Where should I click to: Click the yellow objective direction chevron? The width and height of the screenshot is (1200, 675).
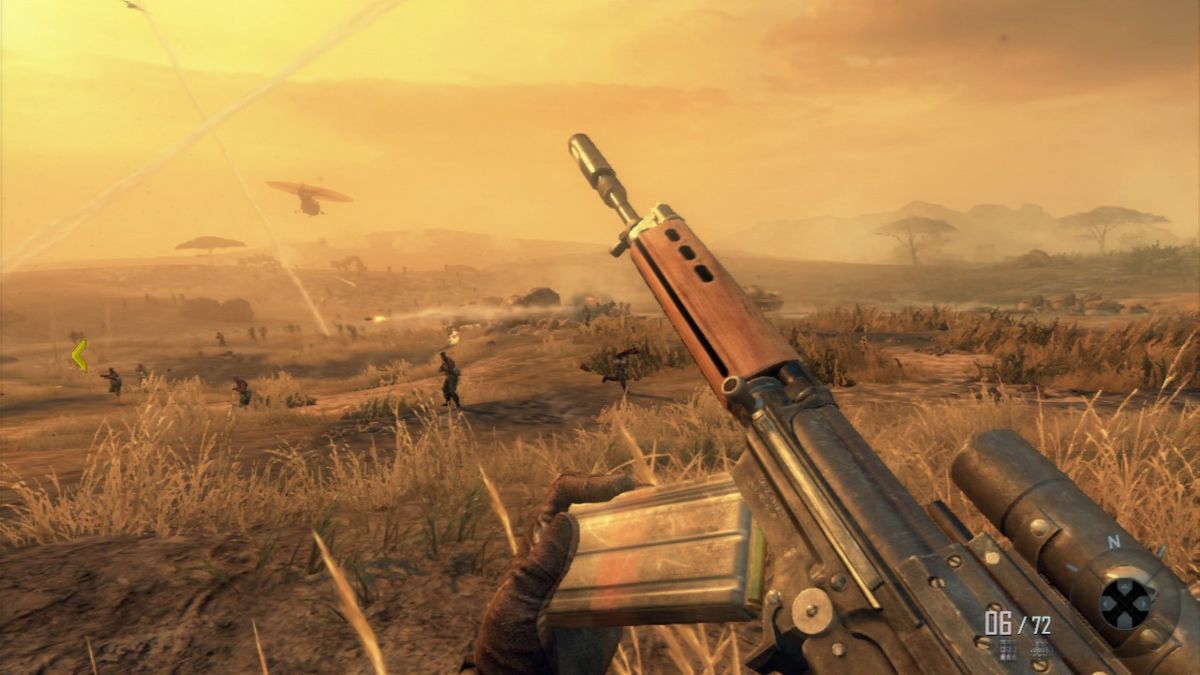pyautogui.click(x=80, y=354)
